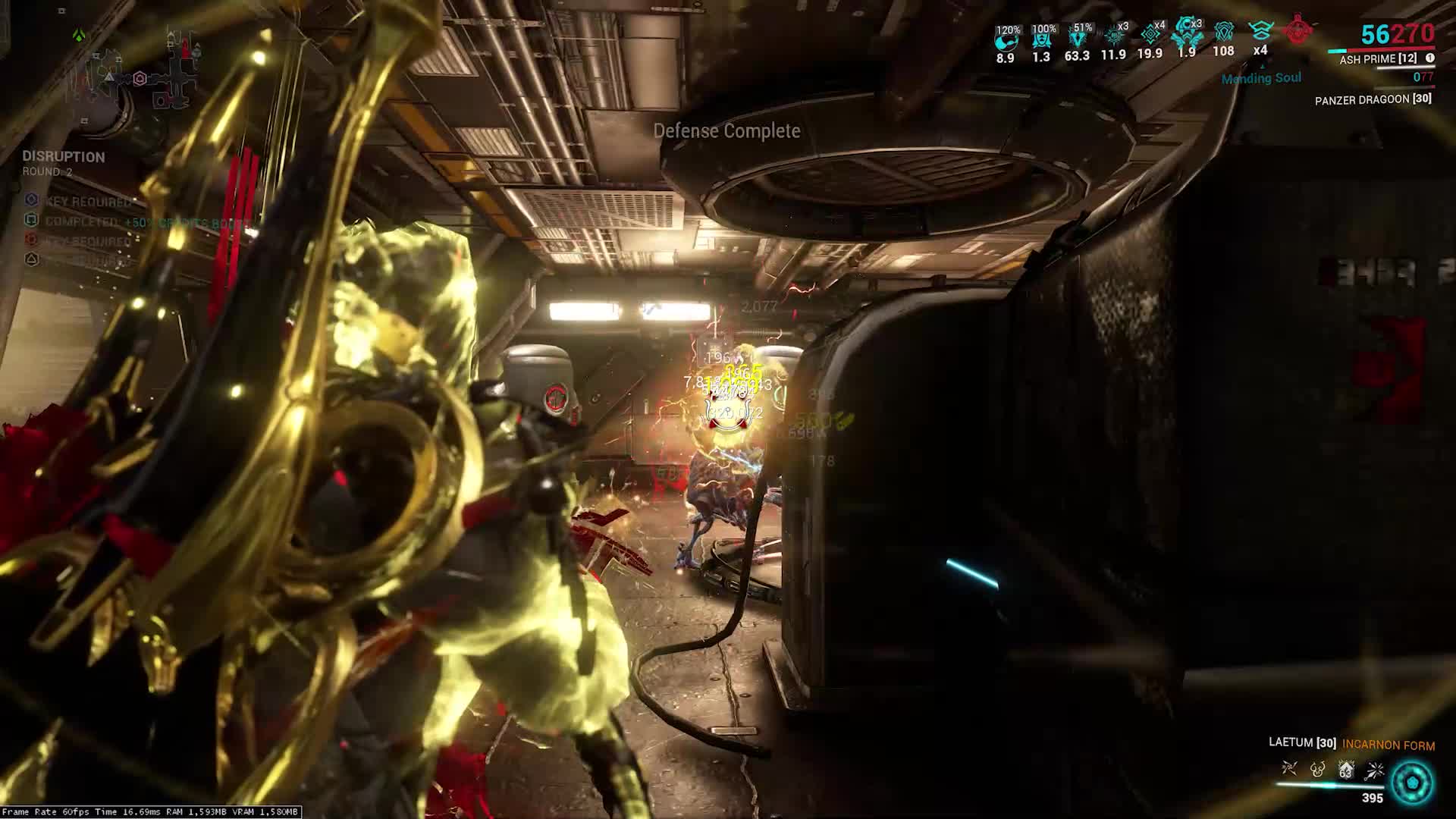Click the green waypoint marker near minimap

[79, 35]
